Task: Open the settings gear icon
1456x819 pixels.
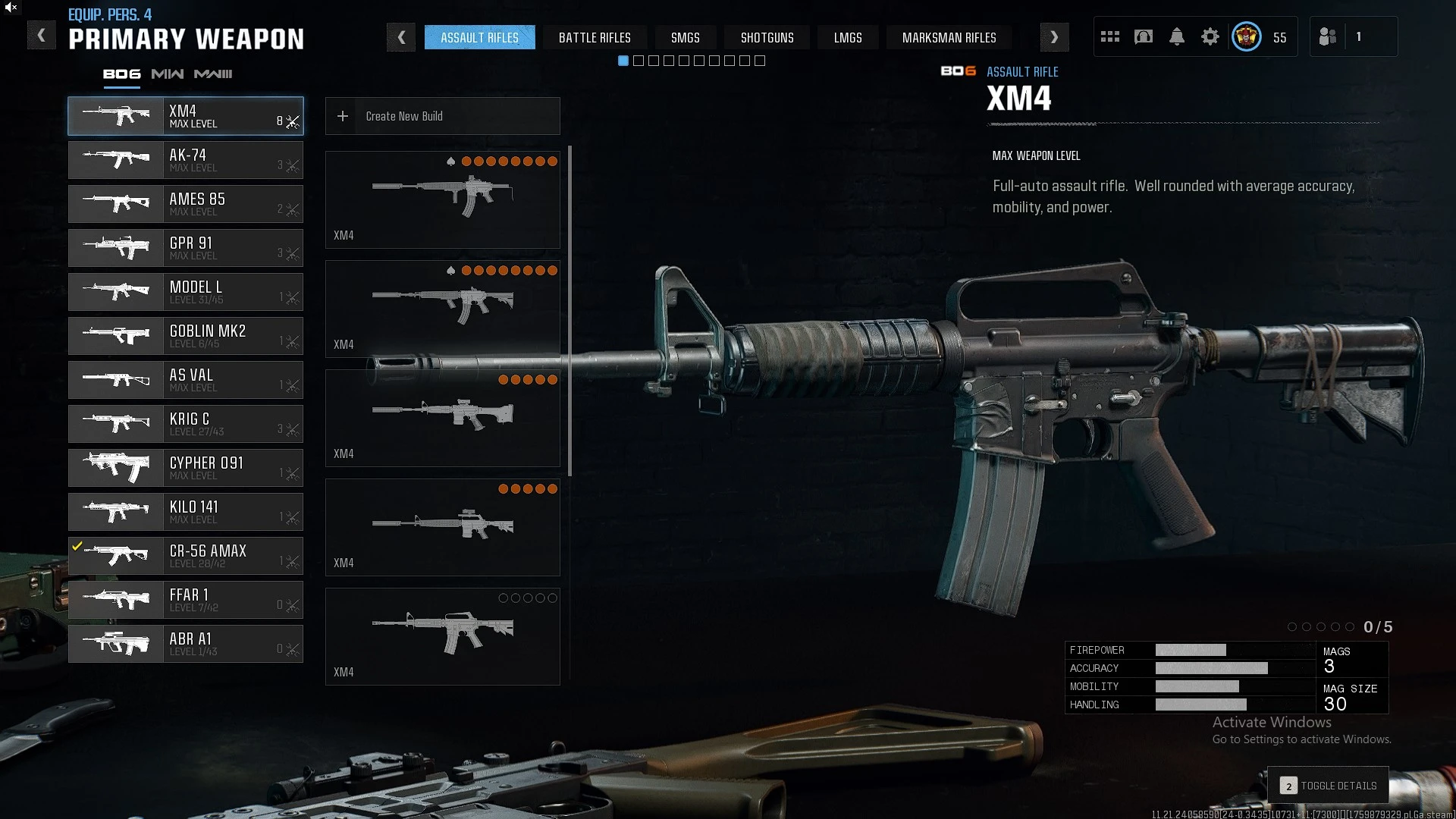Action: click(1210, 36)
